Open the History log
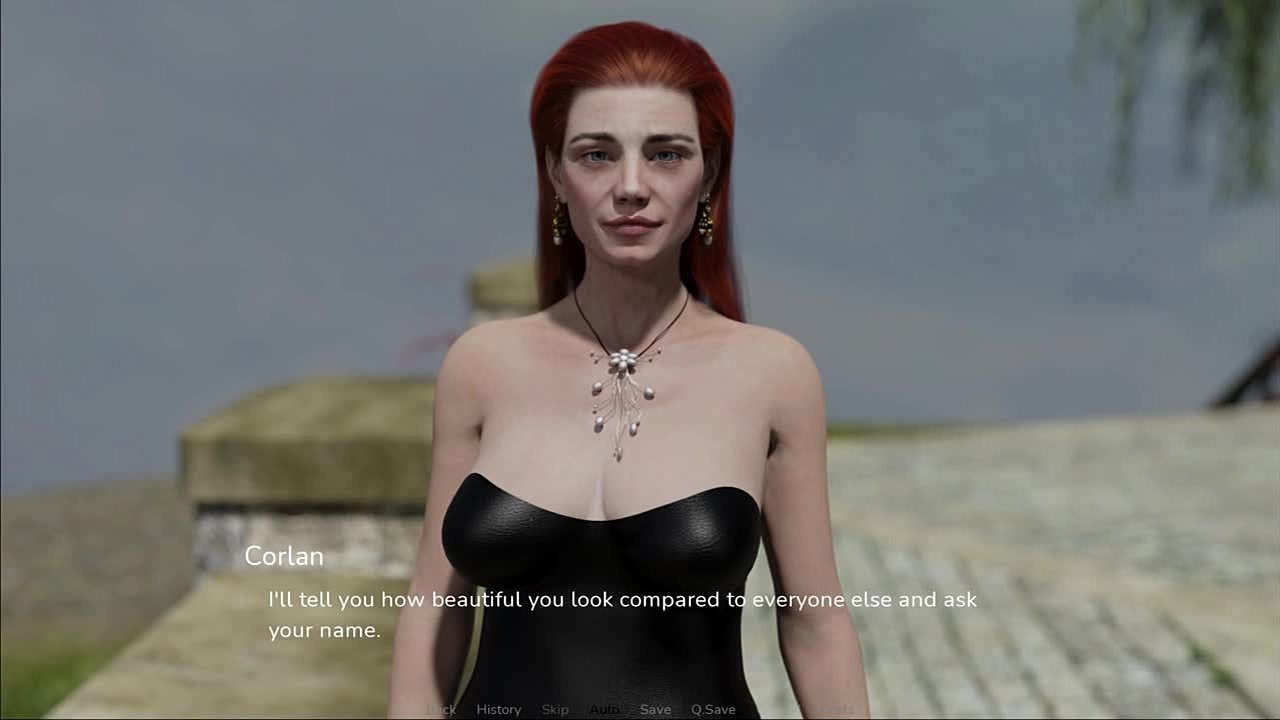Screen dimensions: 1280x720 [498, 709]
